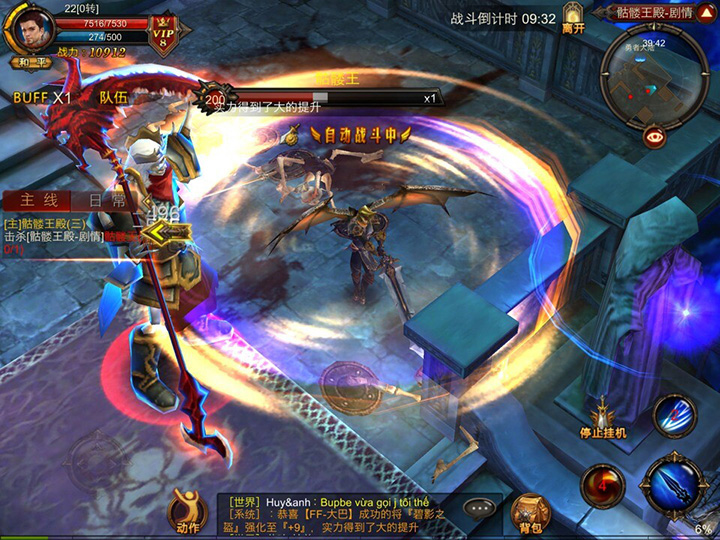The width and height of the screenshot is (720, 540).
Task: Leave the dungeon with 离开 button
Action: [x=573, y=19]
